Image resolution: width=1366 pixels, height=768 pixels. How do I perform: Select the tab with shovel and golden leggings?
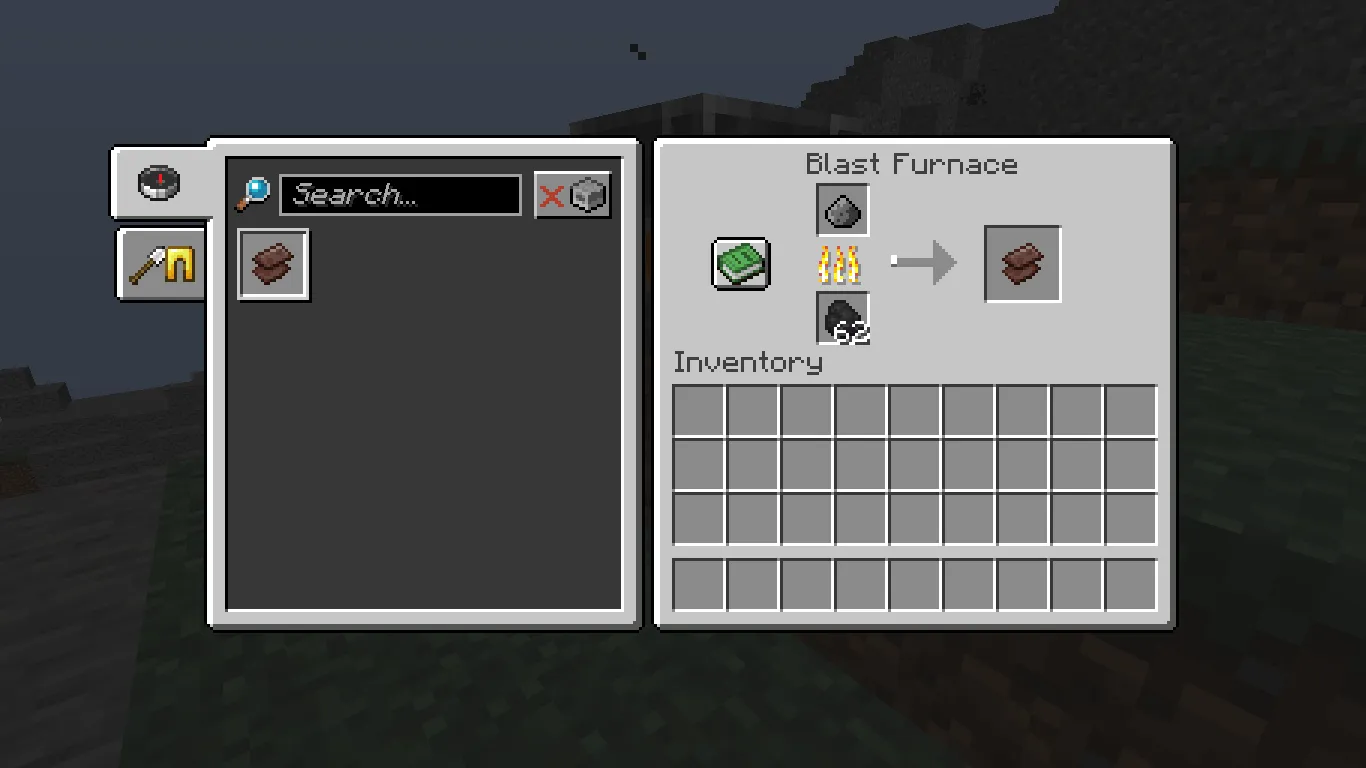click(160, 264)
